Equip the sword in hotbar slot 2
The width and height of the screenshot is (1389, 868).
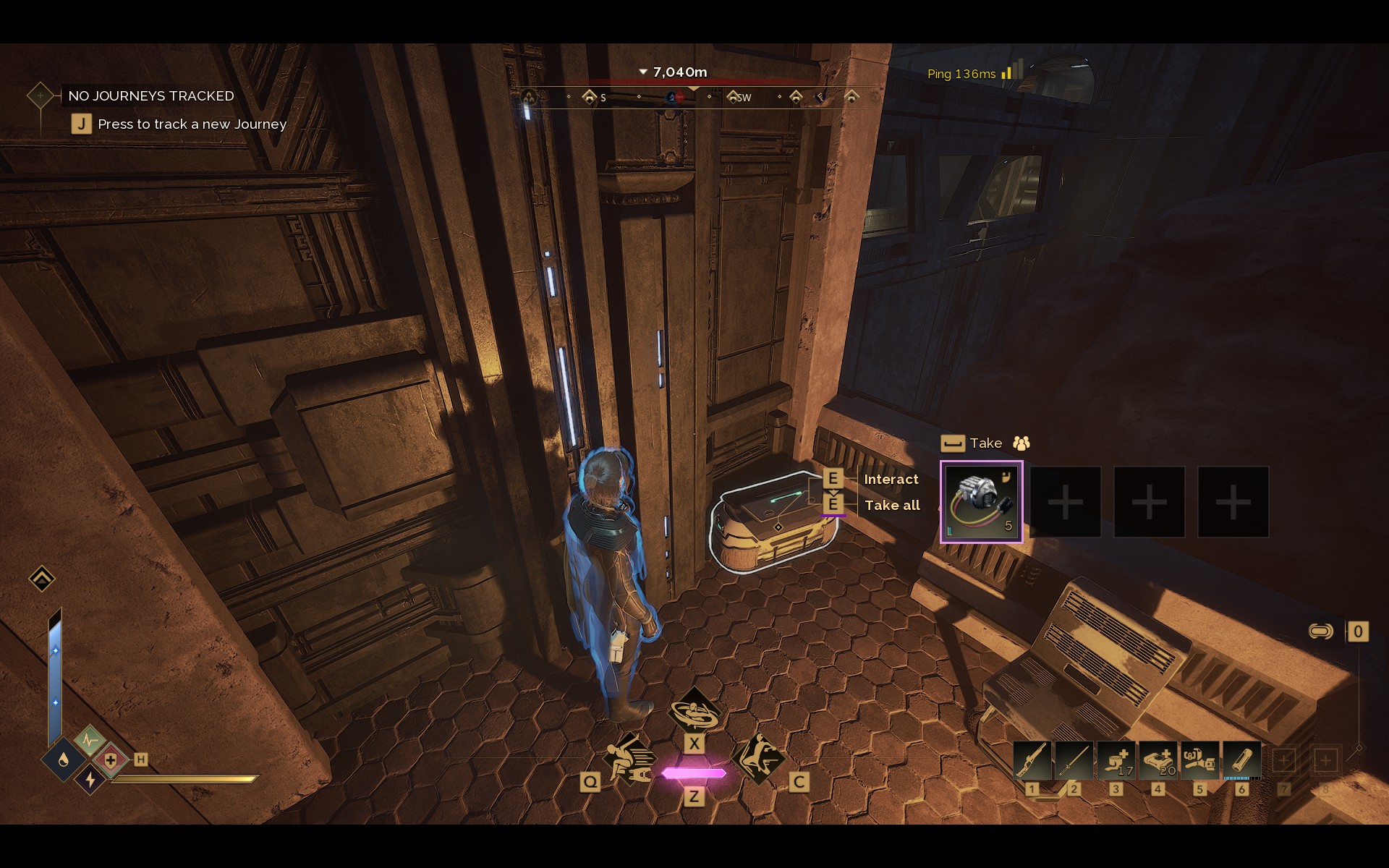1074,760
